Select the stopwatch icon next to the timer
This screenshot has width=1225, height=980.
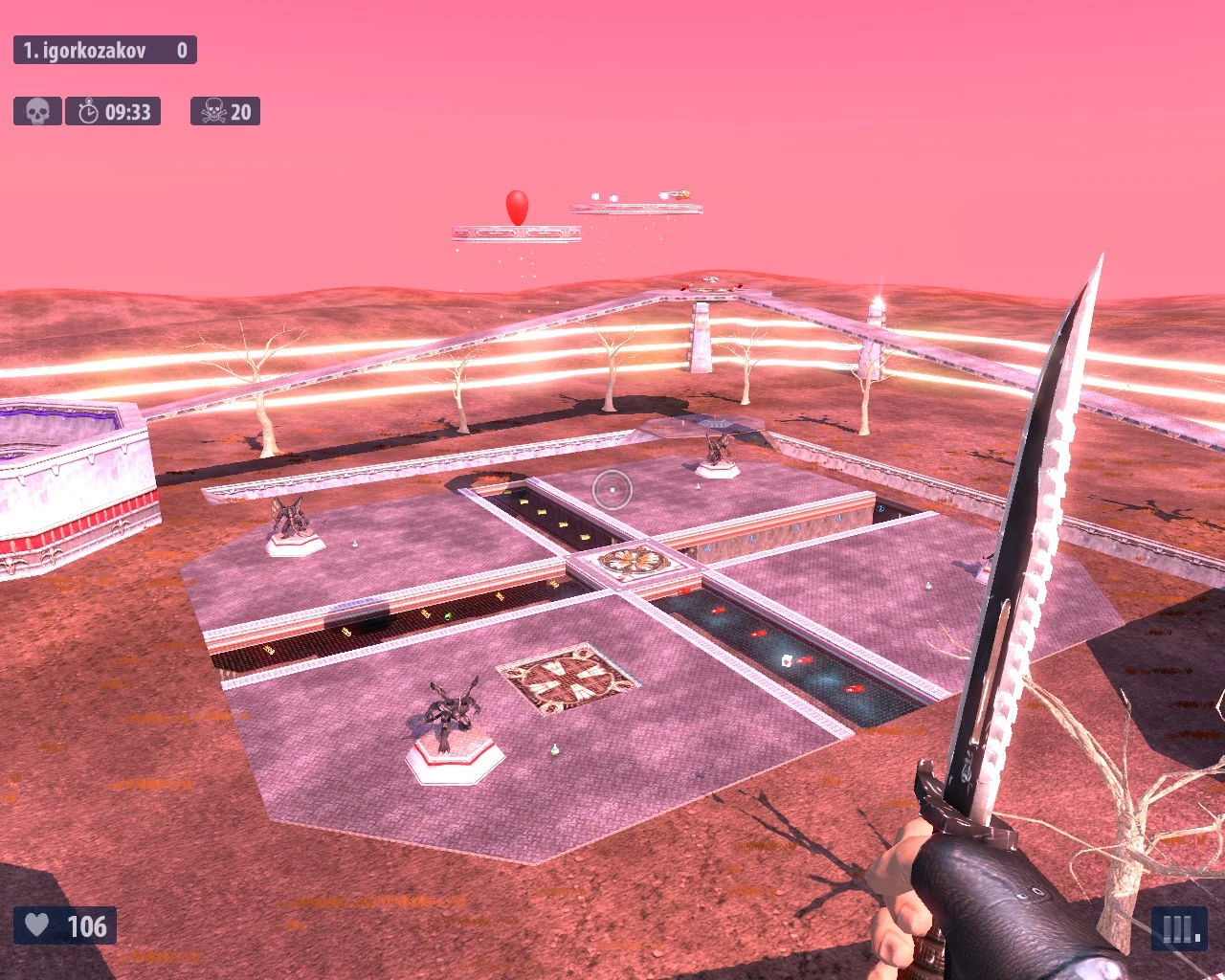tap(89, 111)
